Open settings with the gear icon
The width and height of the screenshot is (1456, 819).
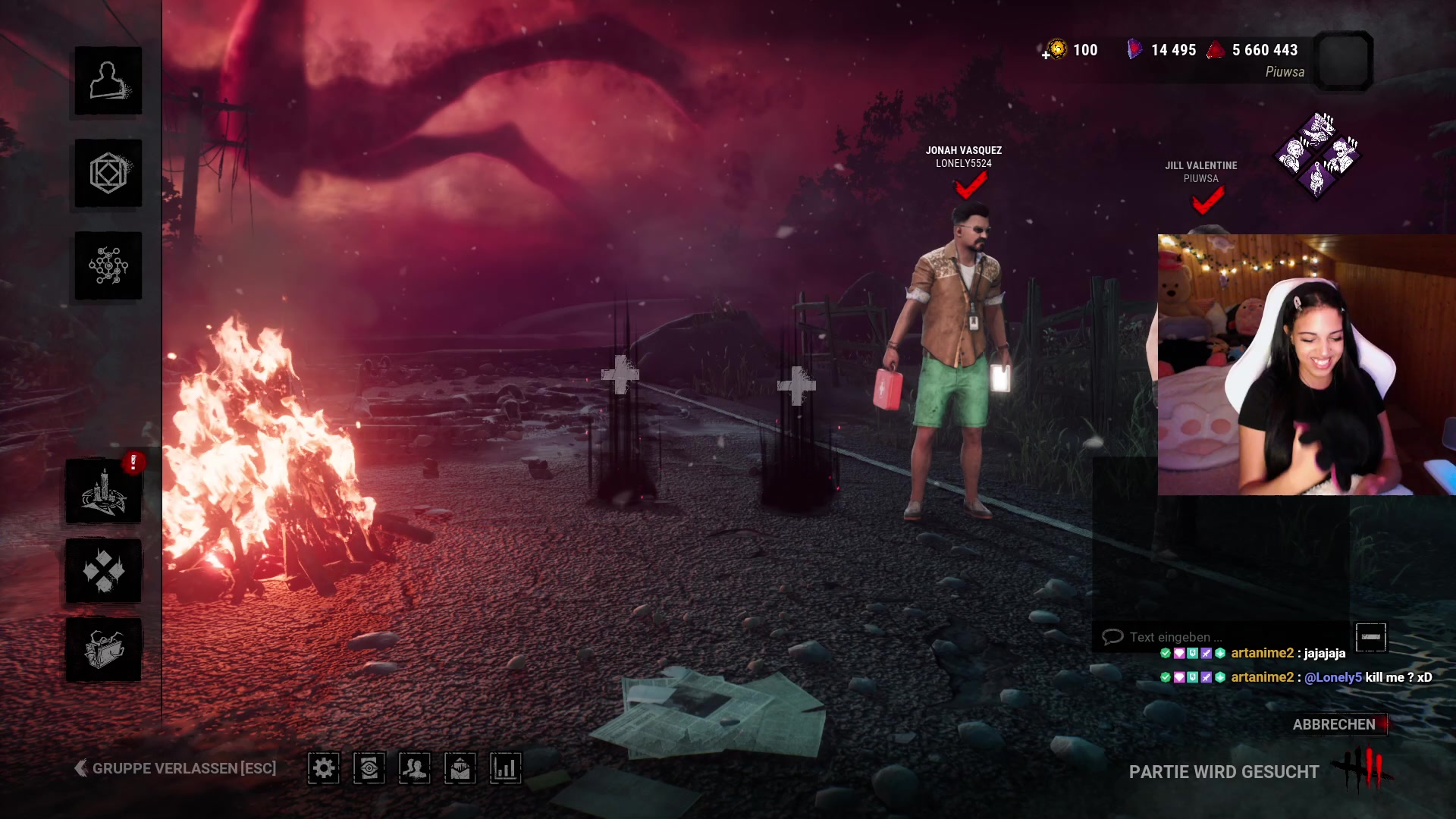[324, 768]
